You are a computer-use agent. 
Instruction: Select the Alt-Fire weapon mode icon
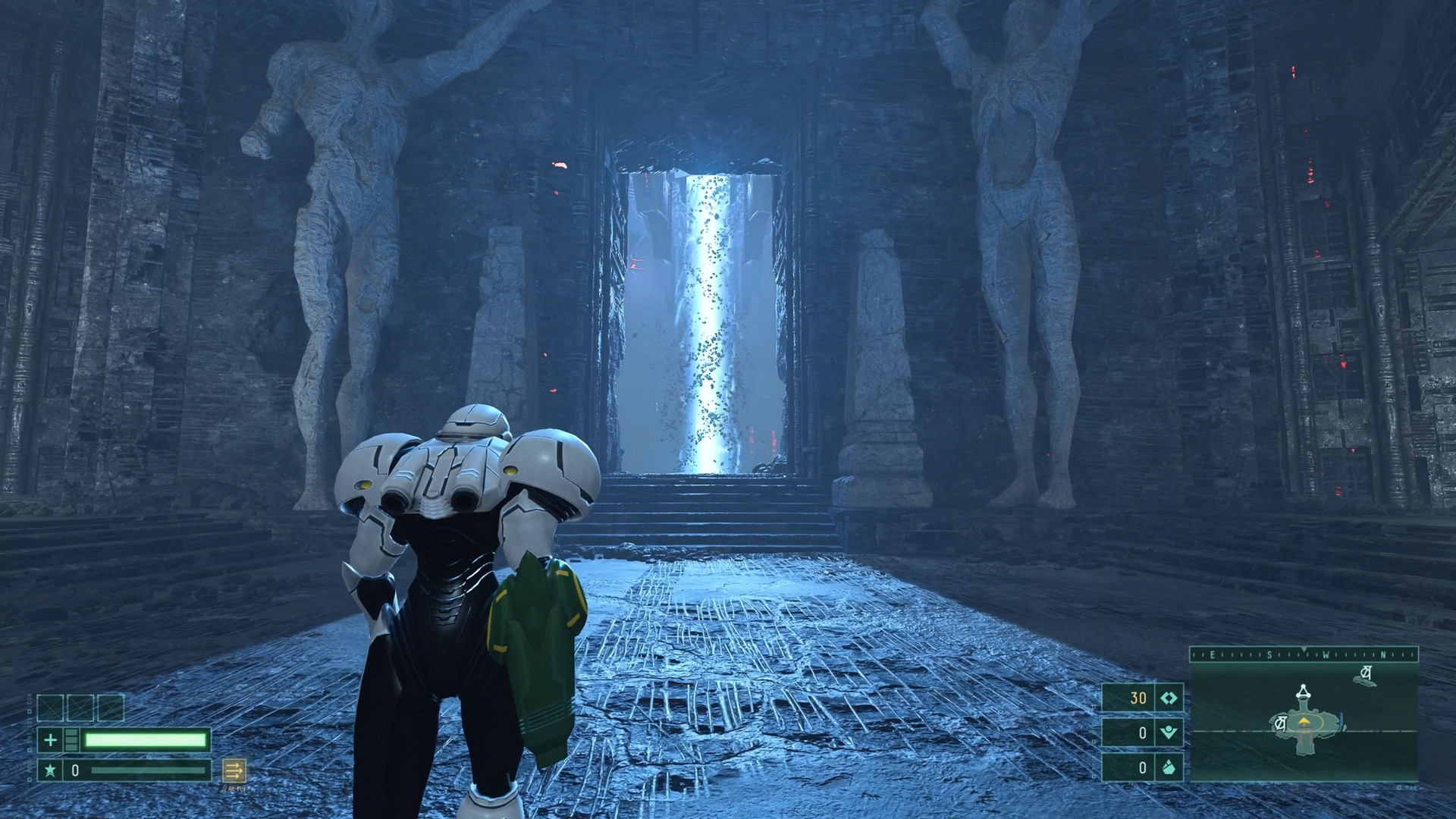click(x=234, y=772)
